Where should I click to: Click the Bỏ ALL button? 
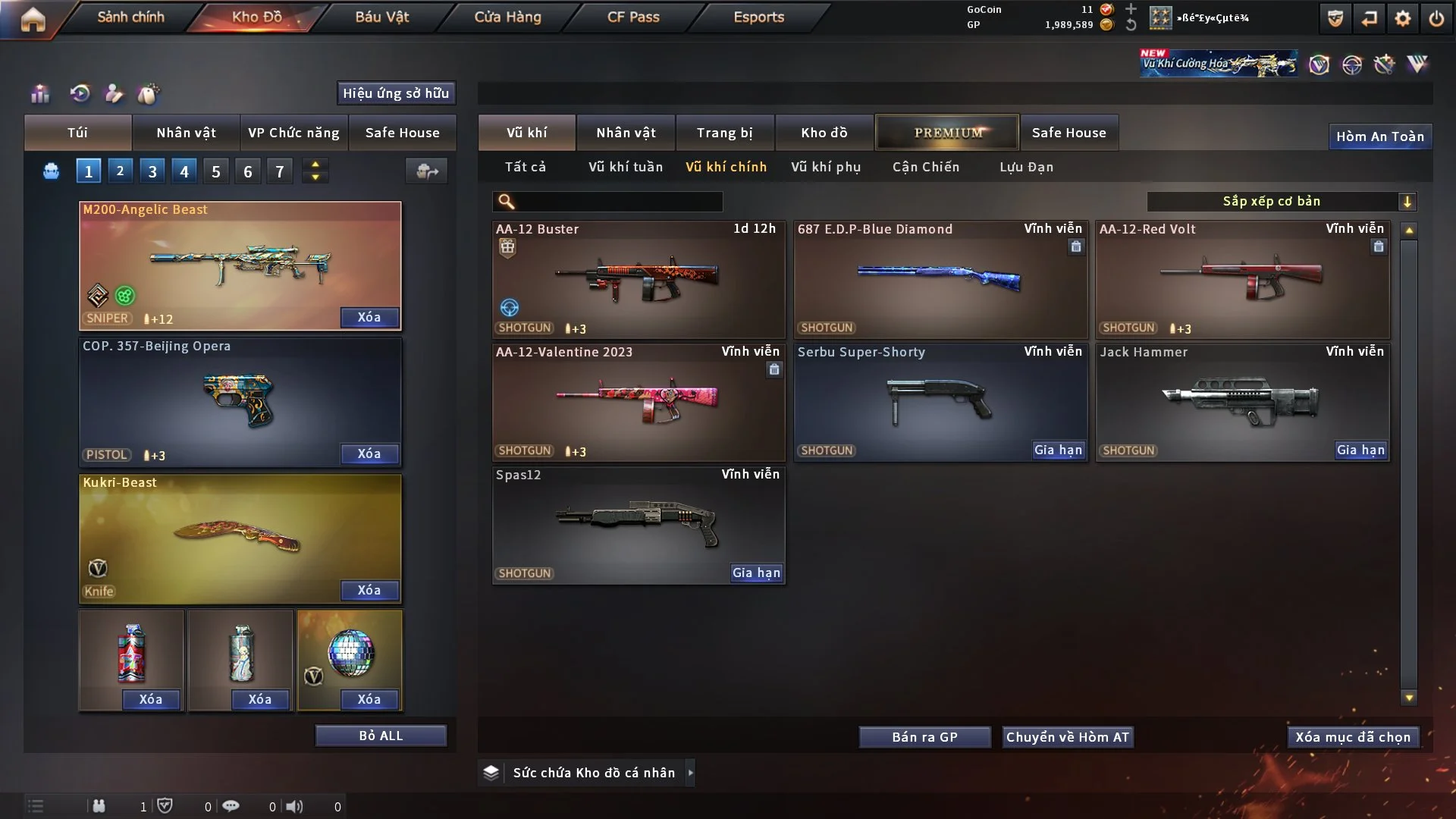click(x=381, y=736)
